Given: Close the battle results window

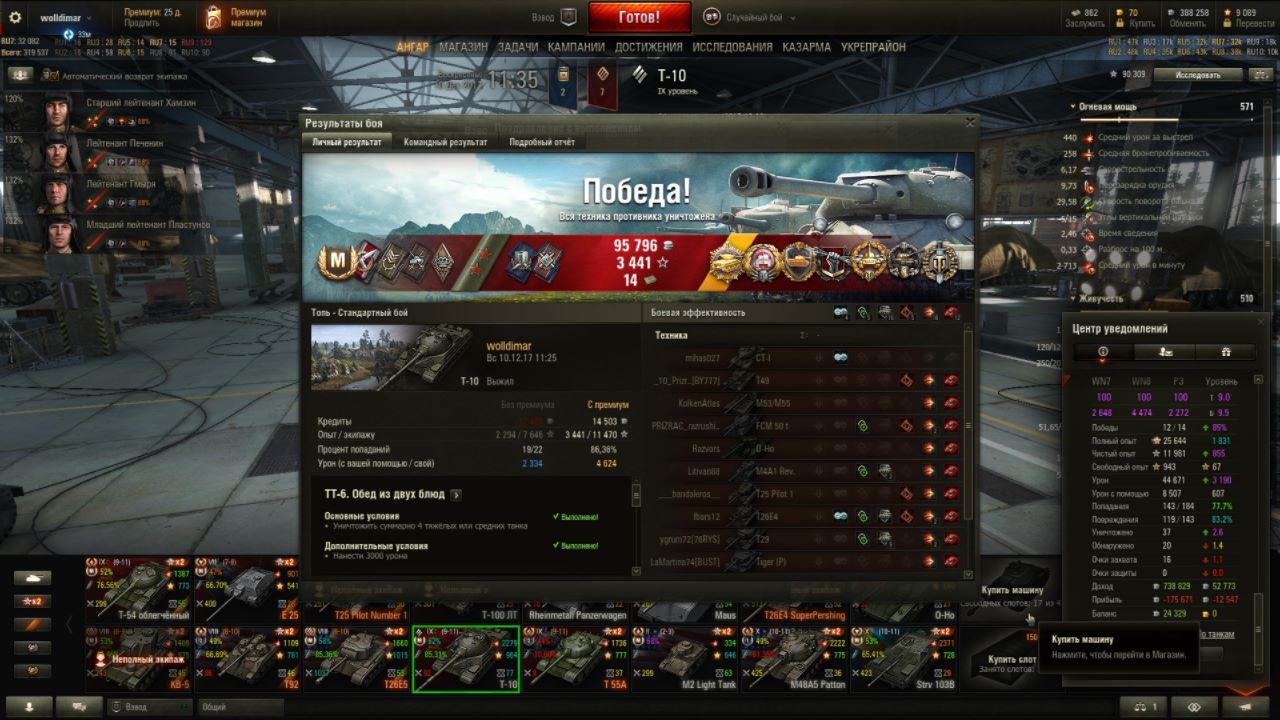Looking at the screenshot, I should (x=969, y=122).
